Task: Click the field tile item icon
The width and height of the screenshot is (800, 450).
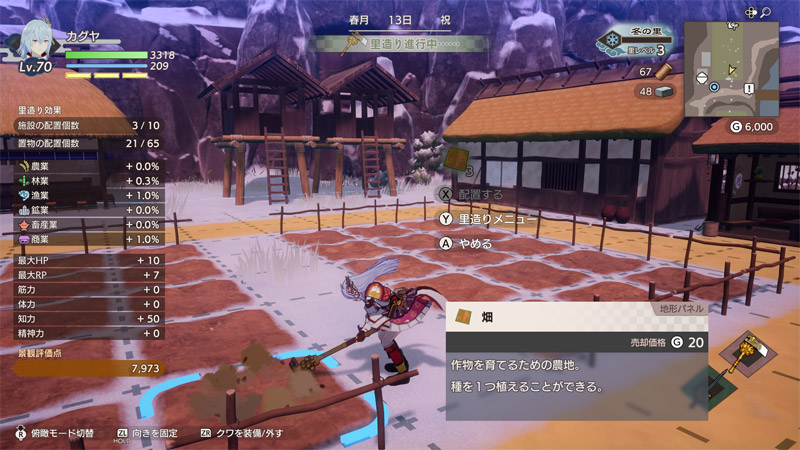Action: 455,160
